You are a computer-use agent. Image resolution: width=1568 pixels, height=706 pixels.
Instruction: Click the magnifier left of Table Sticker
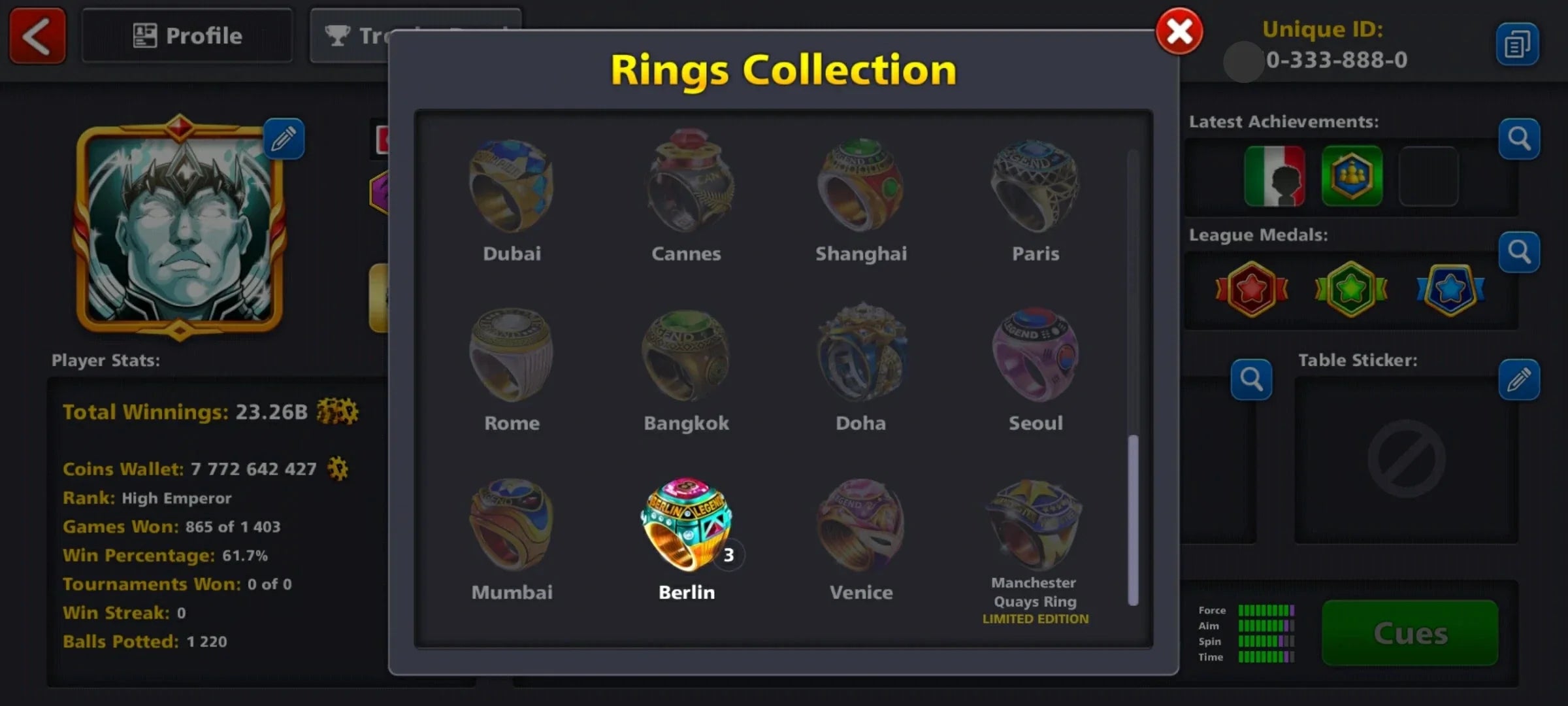[x=1251, y=378]
